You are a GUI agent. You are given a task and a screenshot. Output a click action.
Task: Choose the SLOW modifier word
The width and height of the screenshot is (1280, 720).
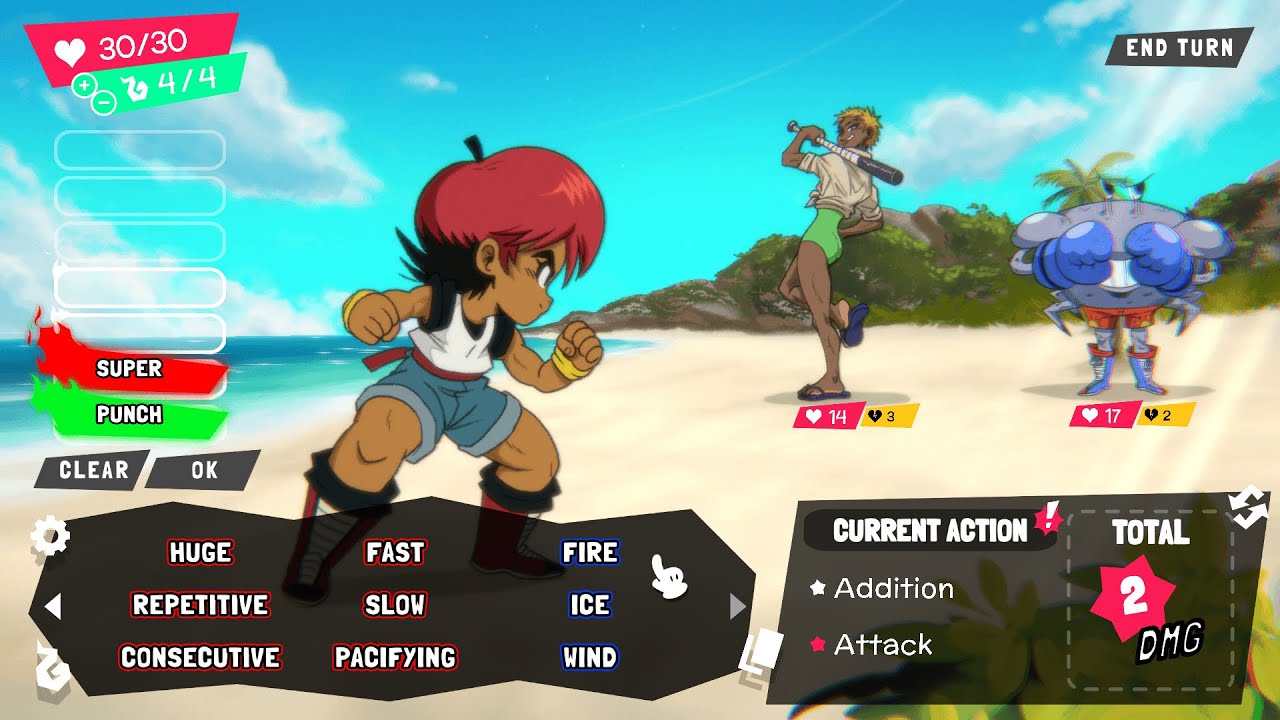395,605
